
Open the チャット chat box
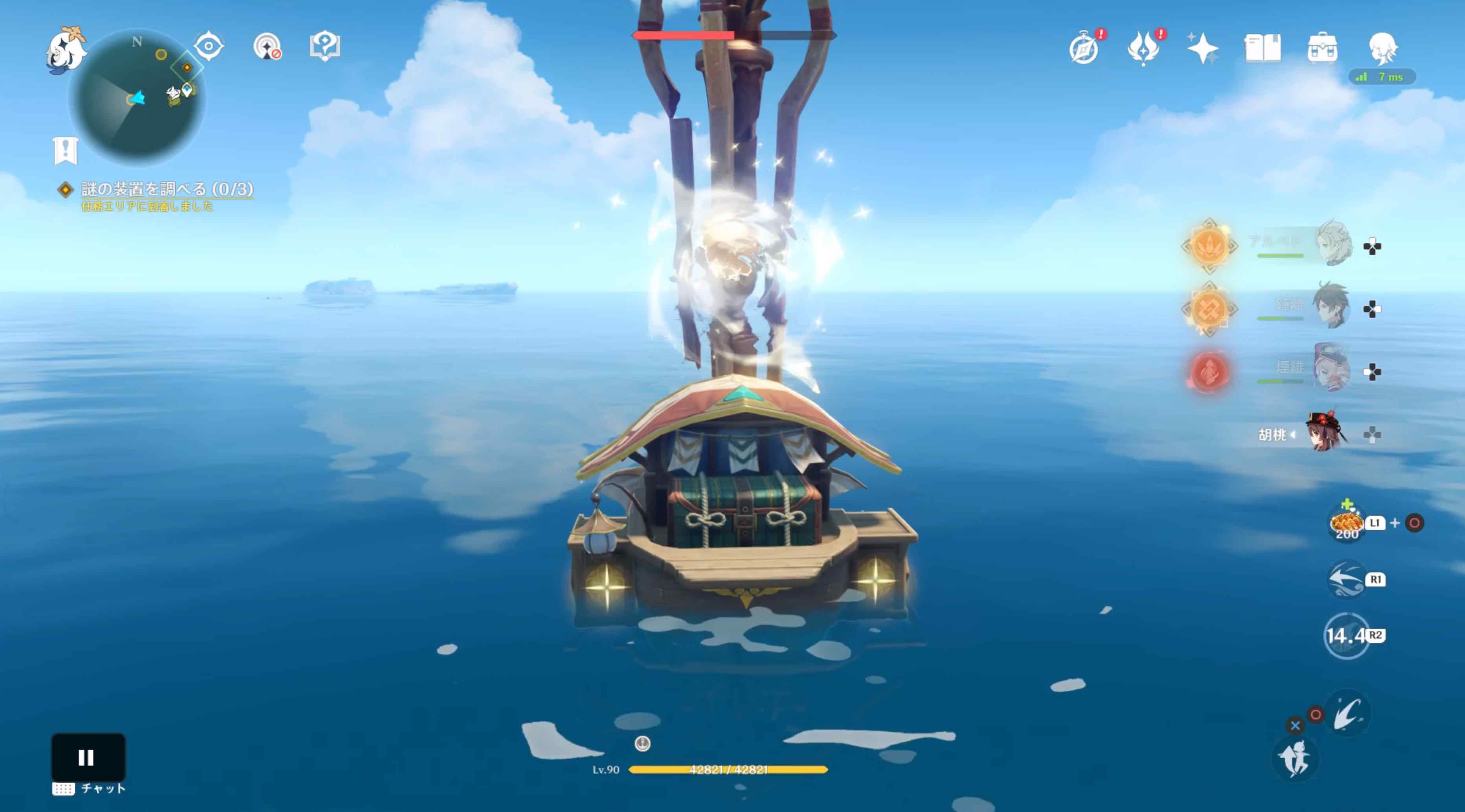[89, 789]
